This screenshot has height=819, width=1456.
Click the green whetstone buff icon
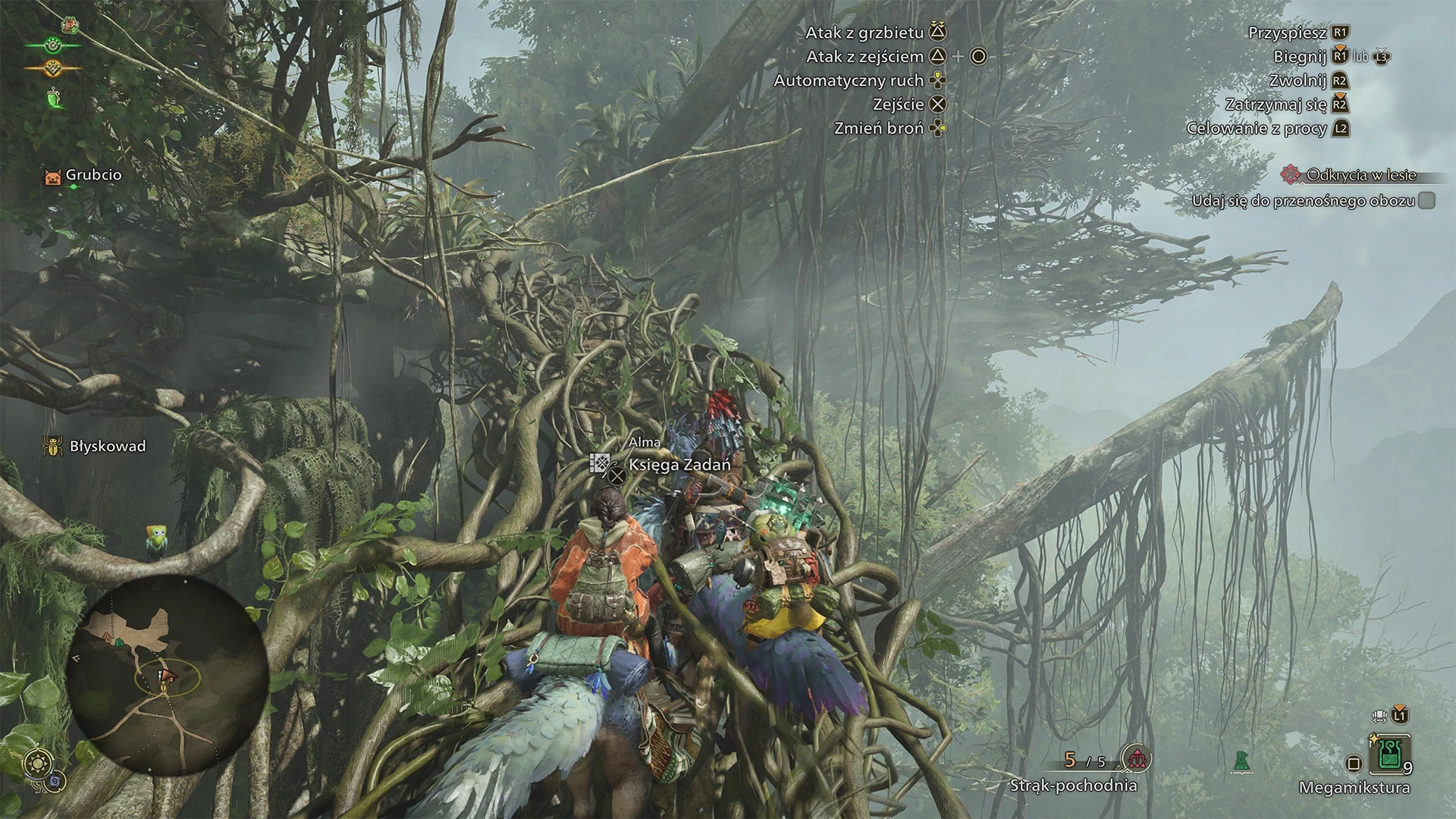click(x=54, y=99)
